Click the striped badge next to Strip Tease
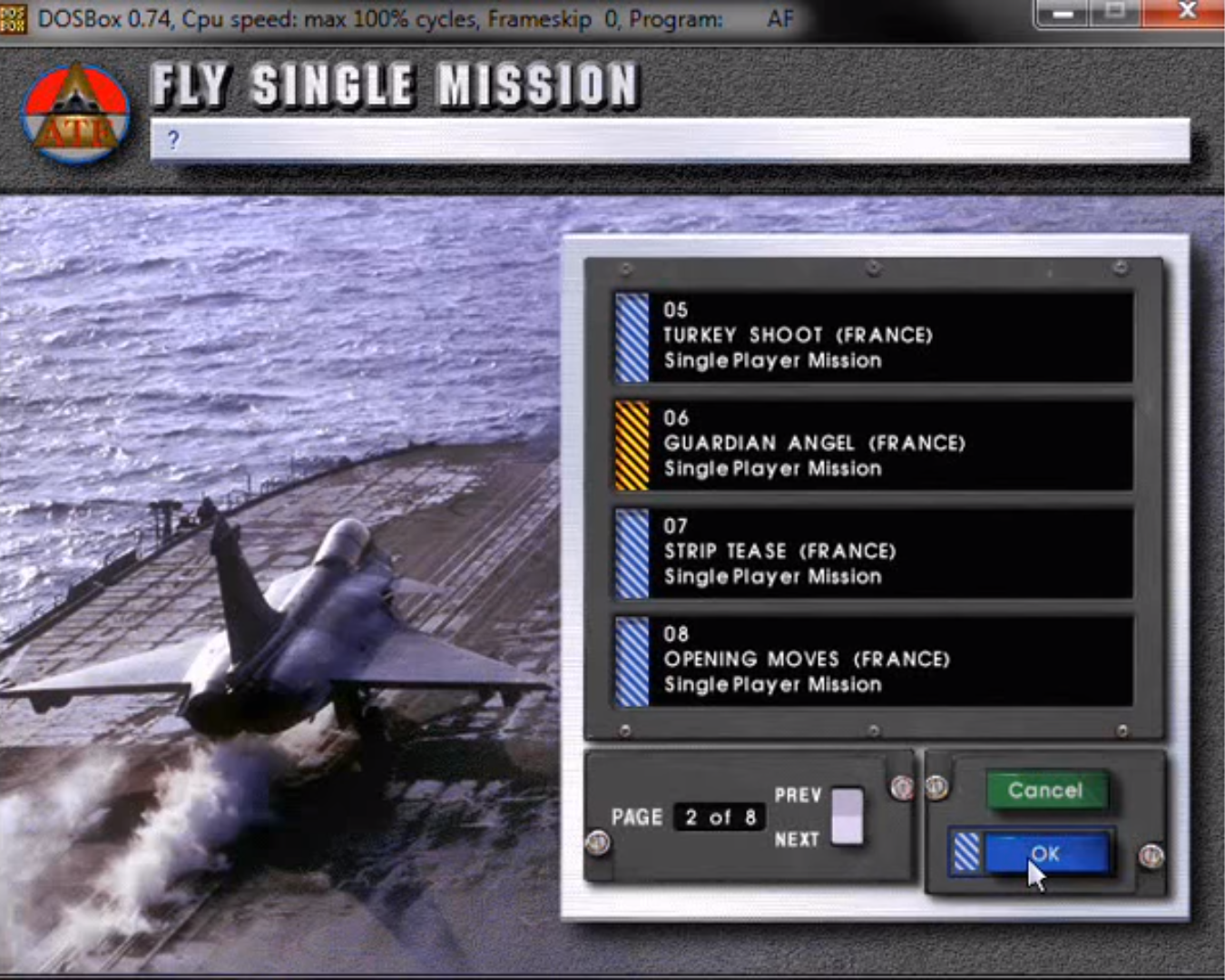 (x=631, y=554)
